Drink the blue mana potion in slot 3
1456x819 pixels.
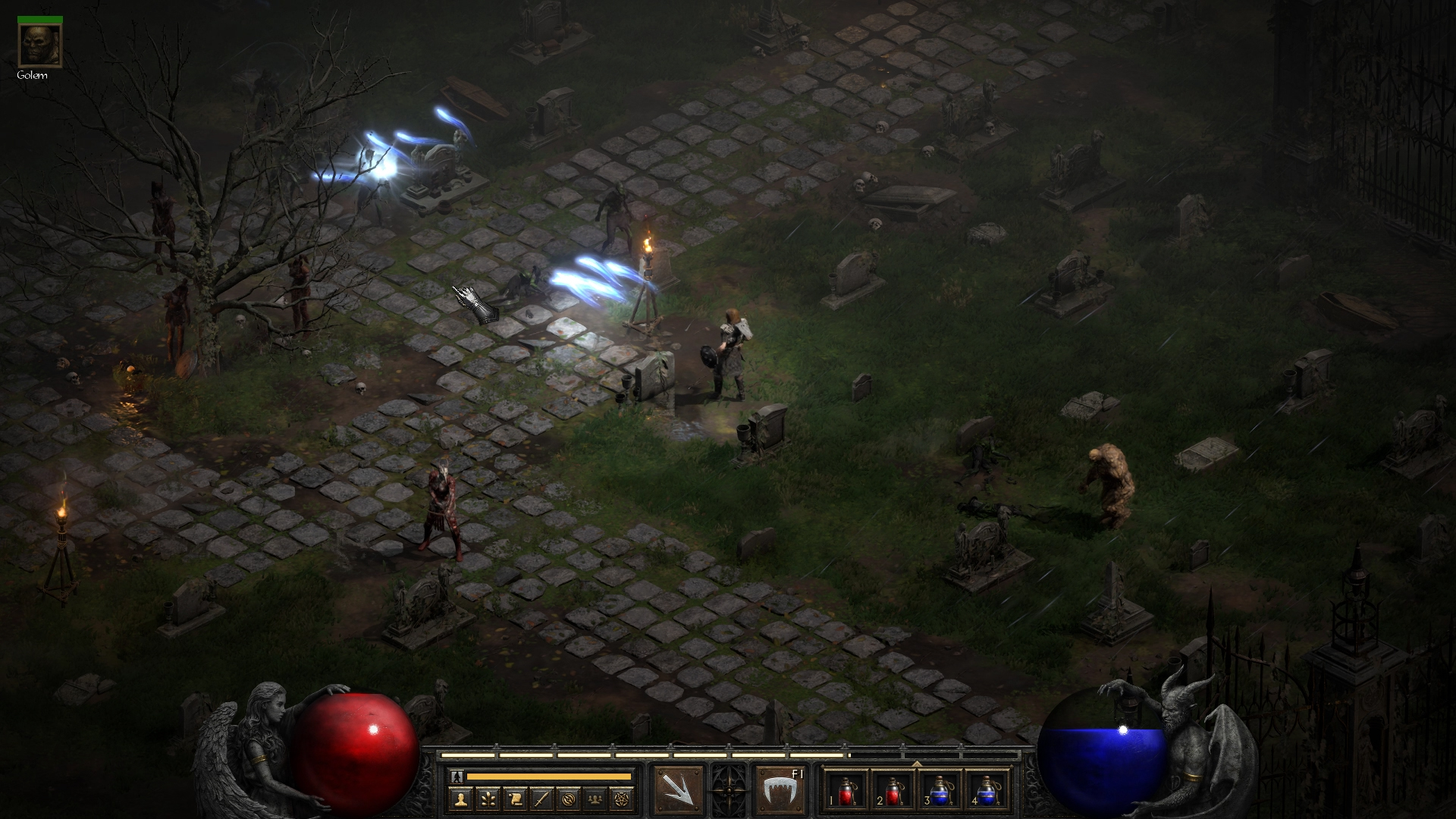click(x=940, y=790)
